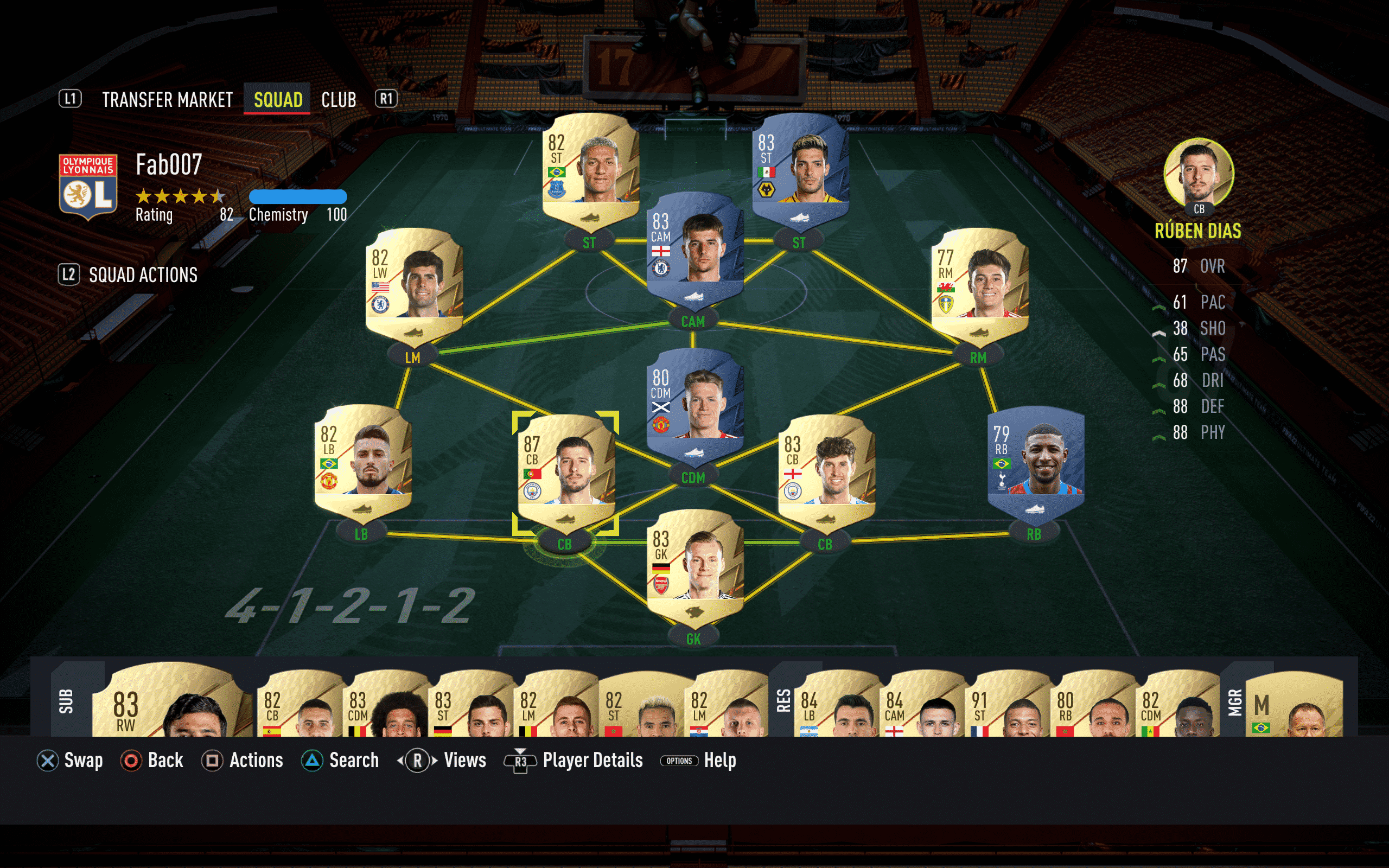This screenshot has height=868, width=1389.
Task: Click the Chemistry progress bar
Action: [298, 198]
